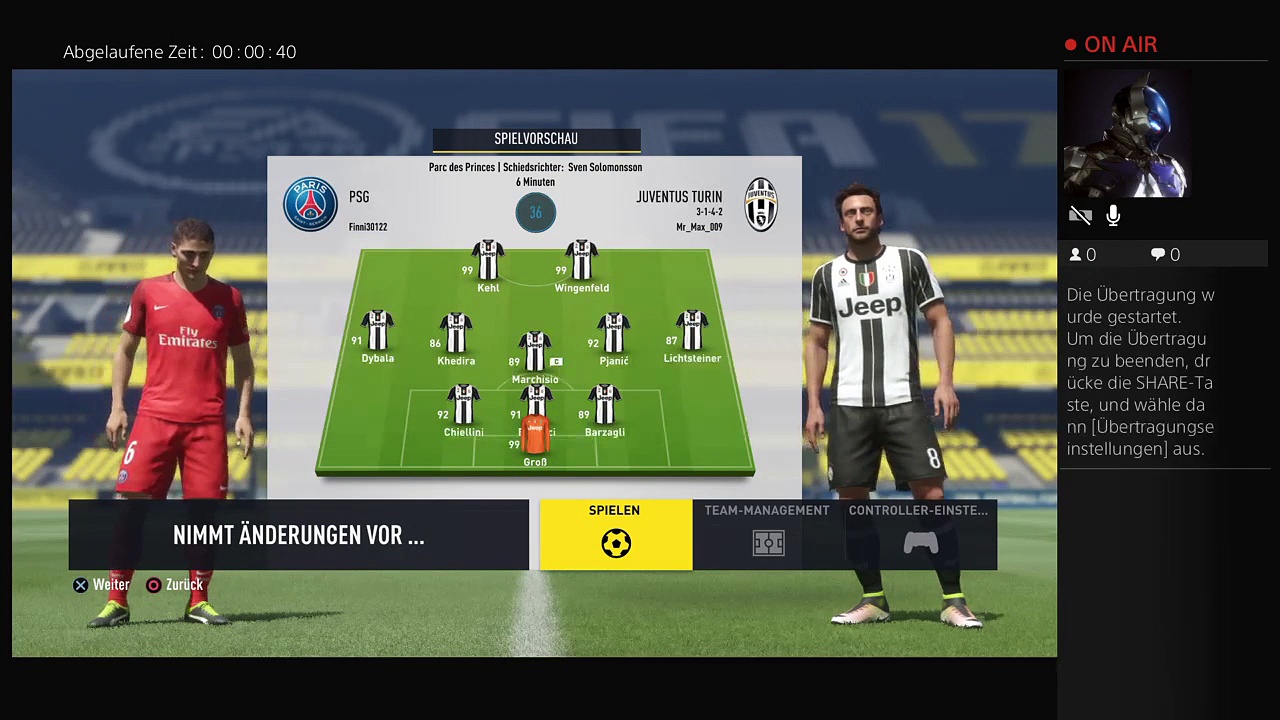
Task: Open the Controller-Einstellungen option
Action: (x=919, y=534)
